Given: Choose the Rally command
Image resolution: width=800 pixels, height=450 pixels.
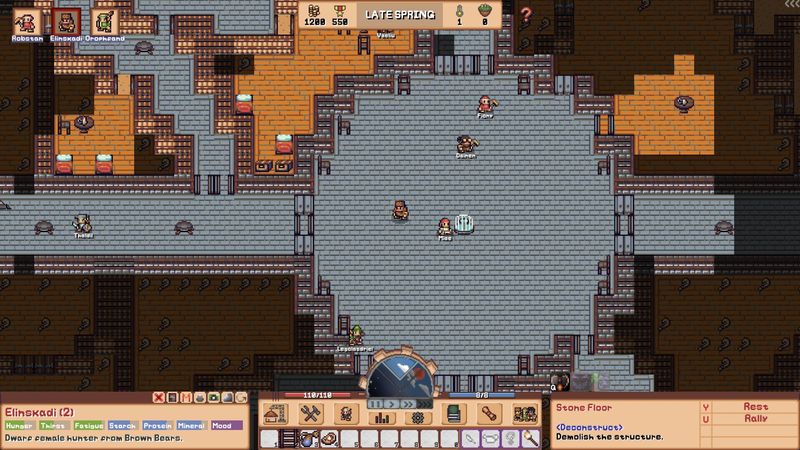Looking at the screenshot, I should [x=755, y=418].
